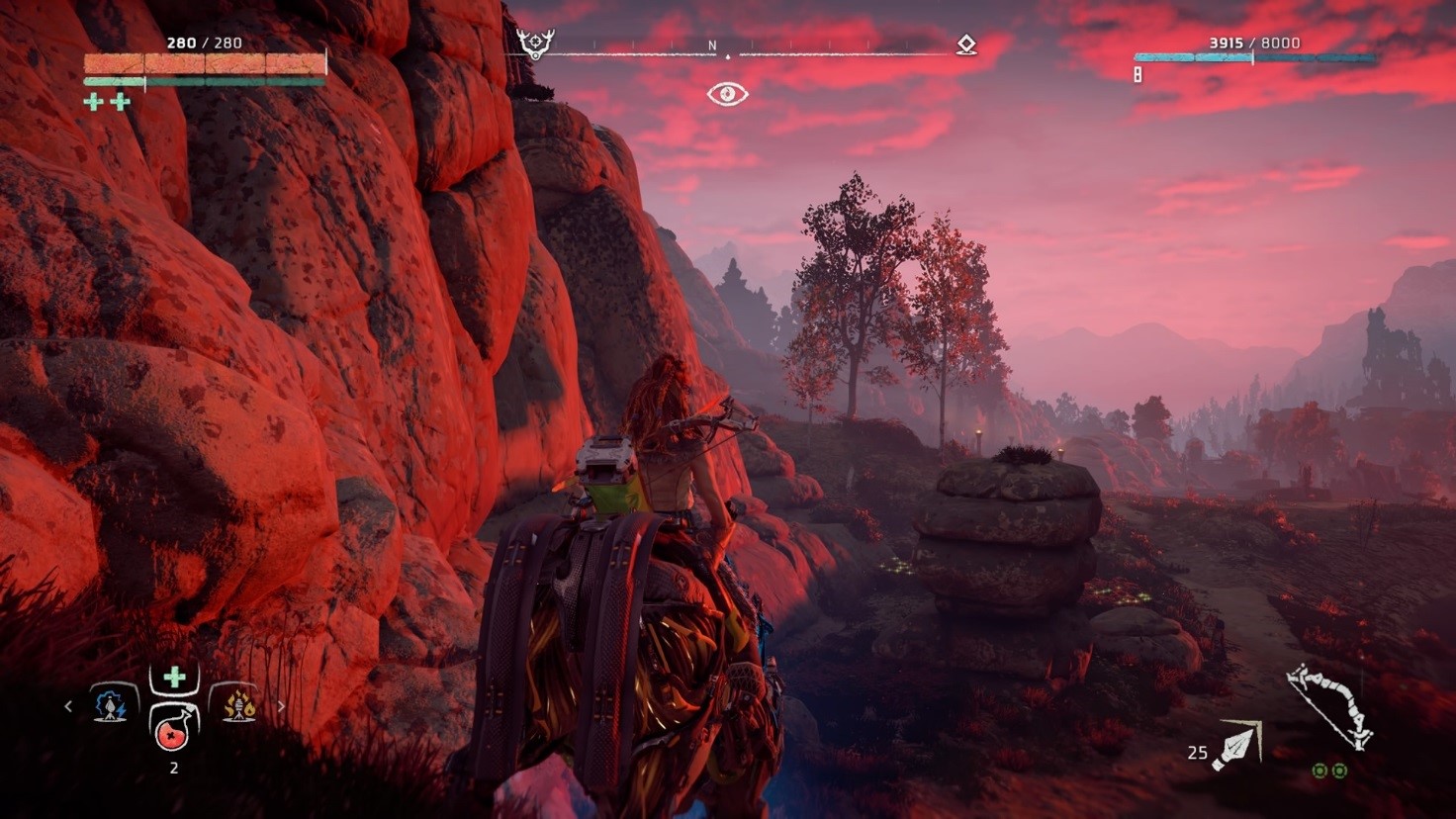Cycle quick items with the right arrow

click(281, 706)
